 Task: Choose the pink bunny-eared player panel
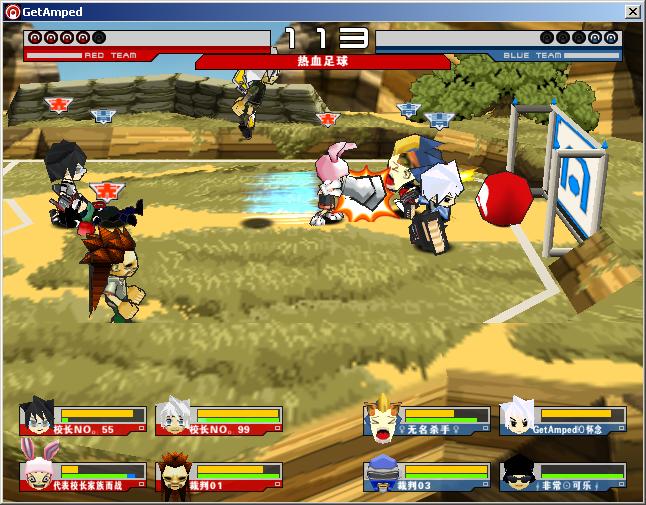click(82, 477)
